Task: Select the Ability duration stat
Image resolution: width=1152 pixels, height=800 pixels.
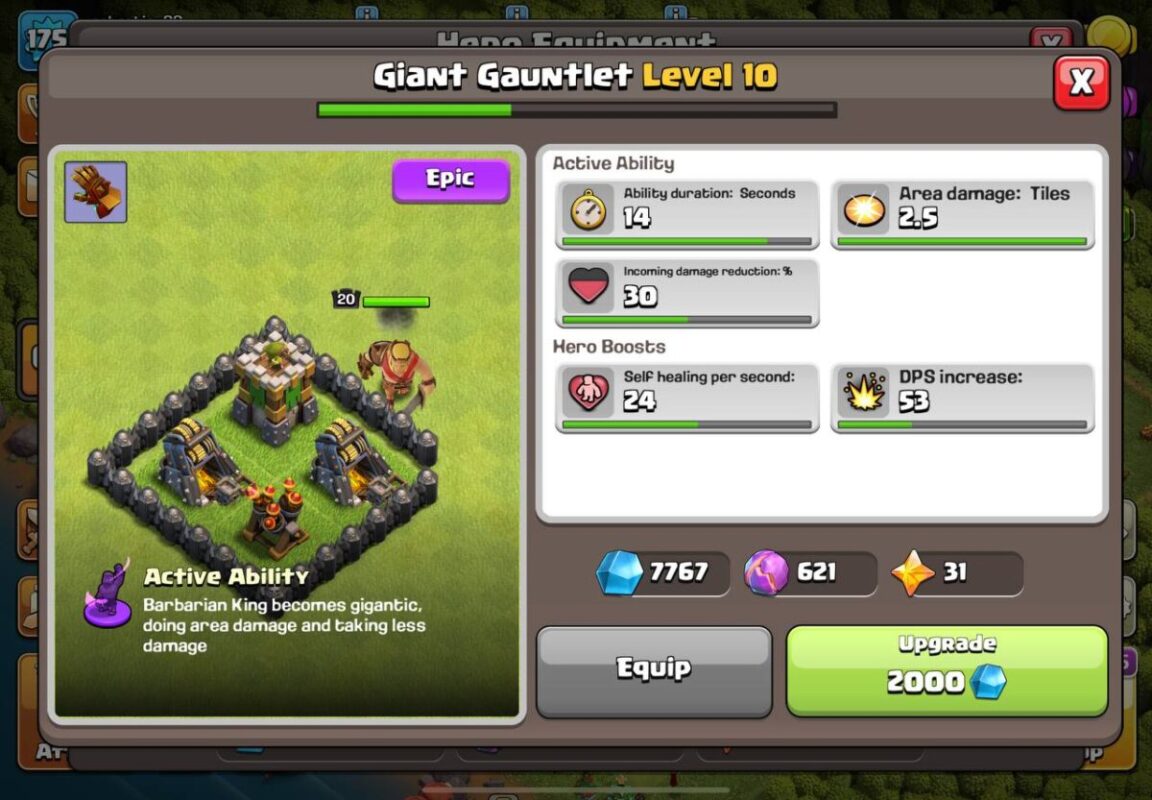Action: point(687,214)
